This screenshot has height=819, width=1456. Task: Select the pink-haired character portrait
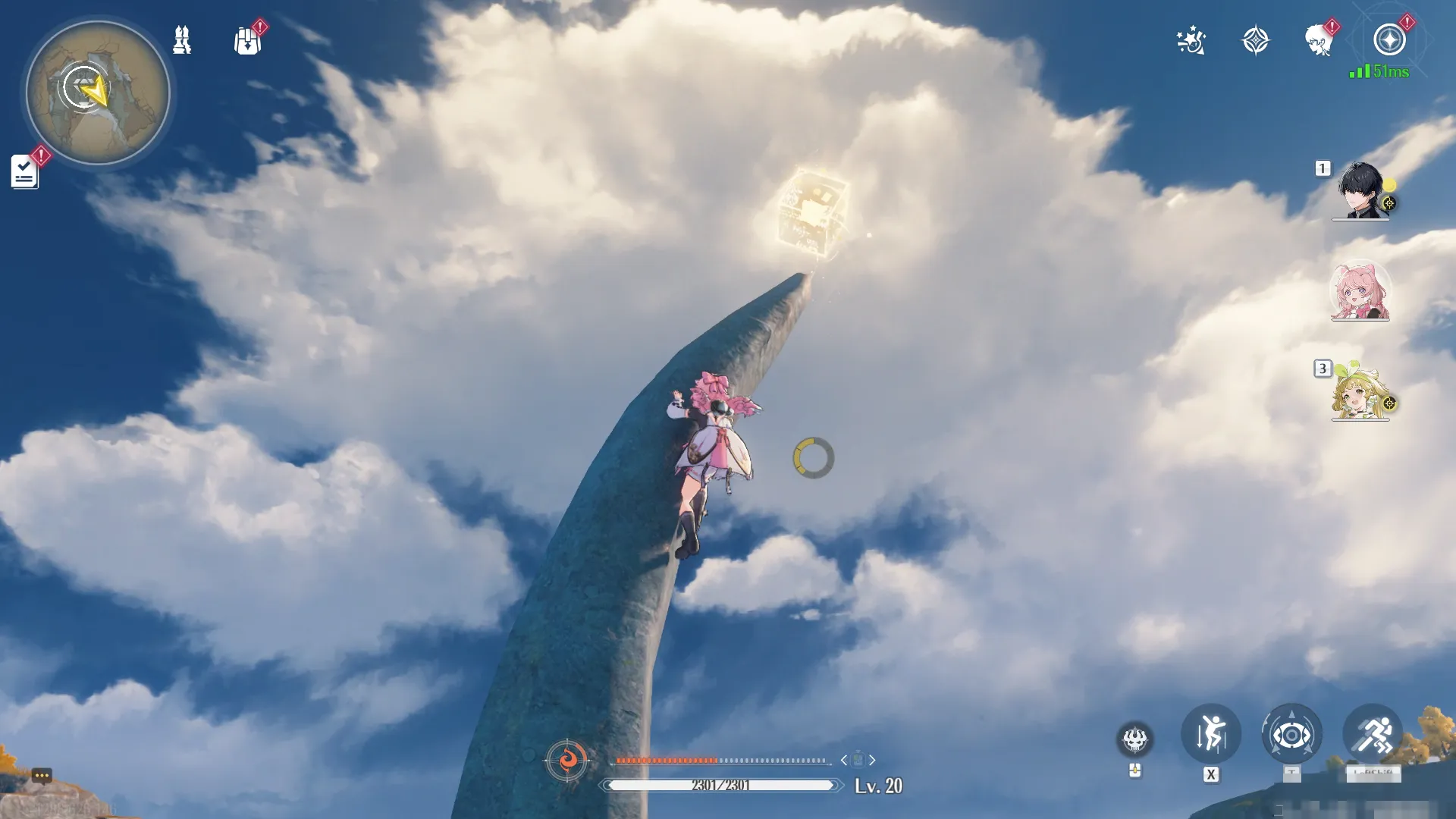tap(1360, 292)
